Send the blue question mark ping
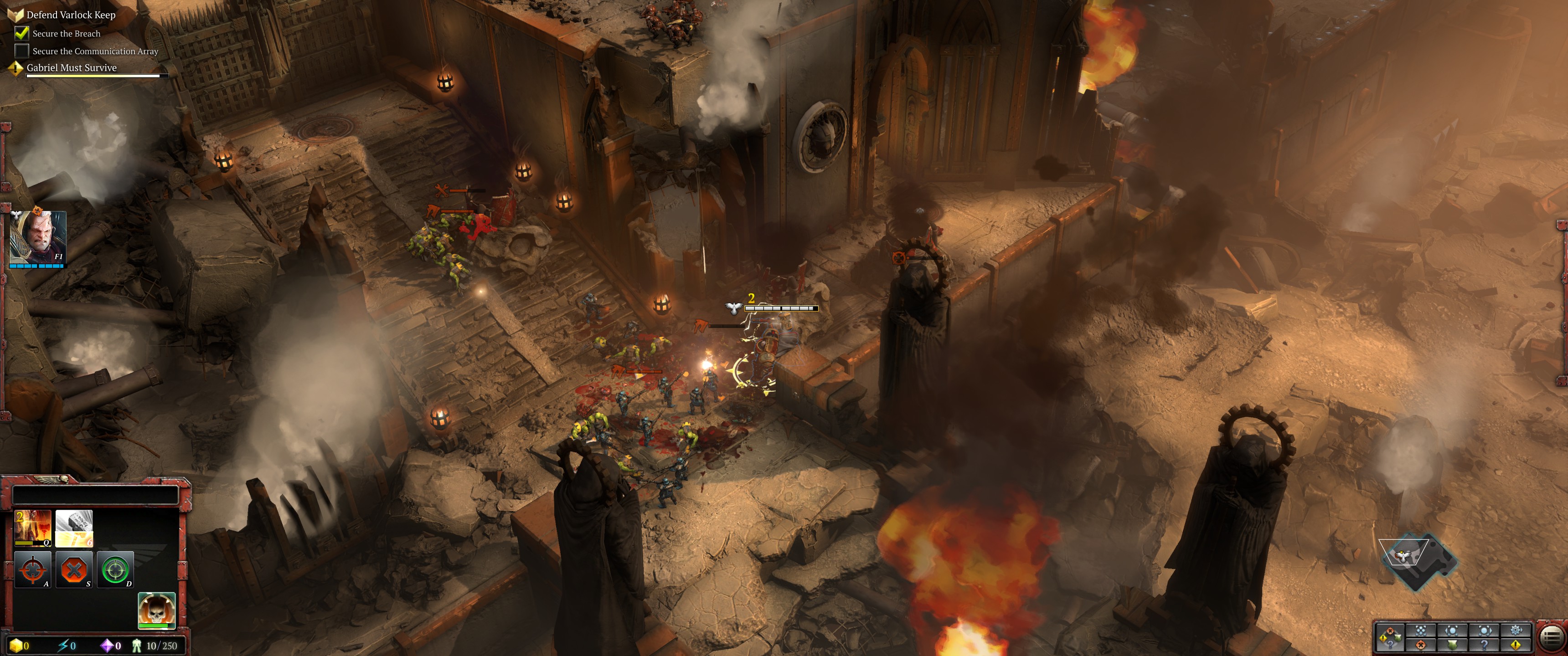Viewport: 1568px width, 656px height. (1484, 645)
